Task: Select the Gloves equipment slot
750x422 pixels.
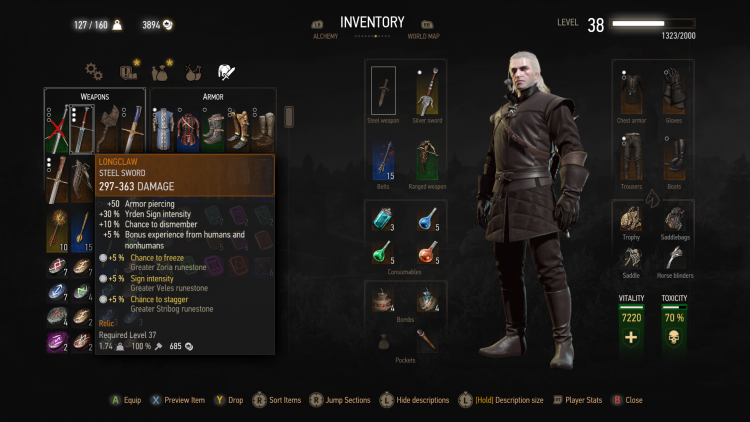Action: pyautogui.click(x=675, y=93)
